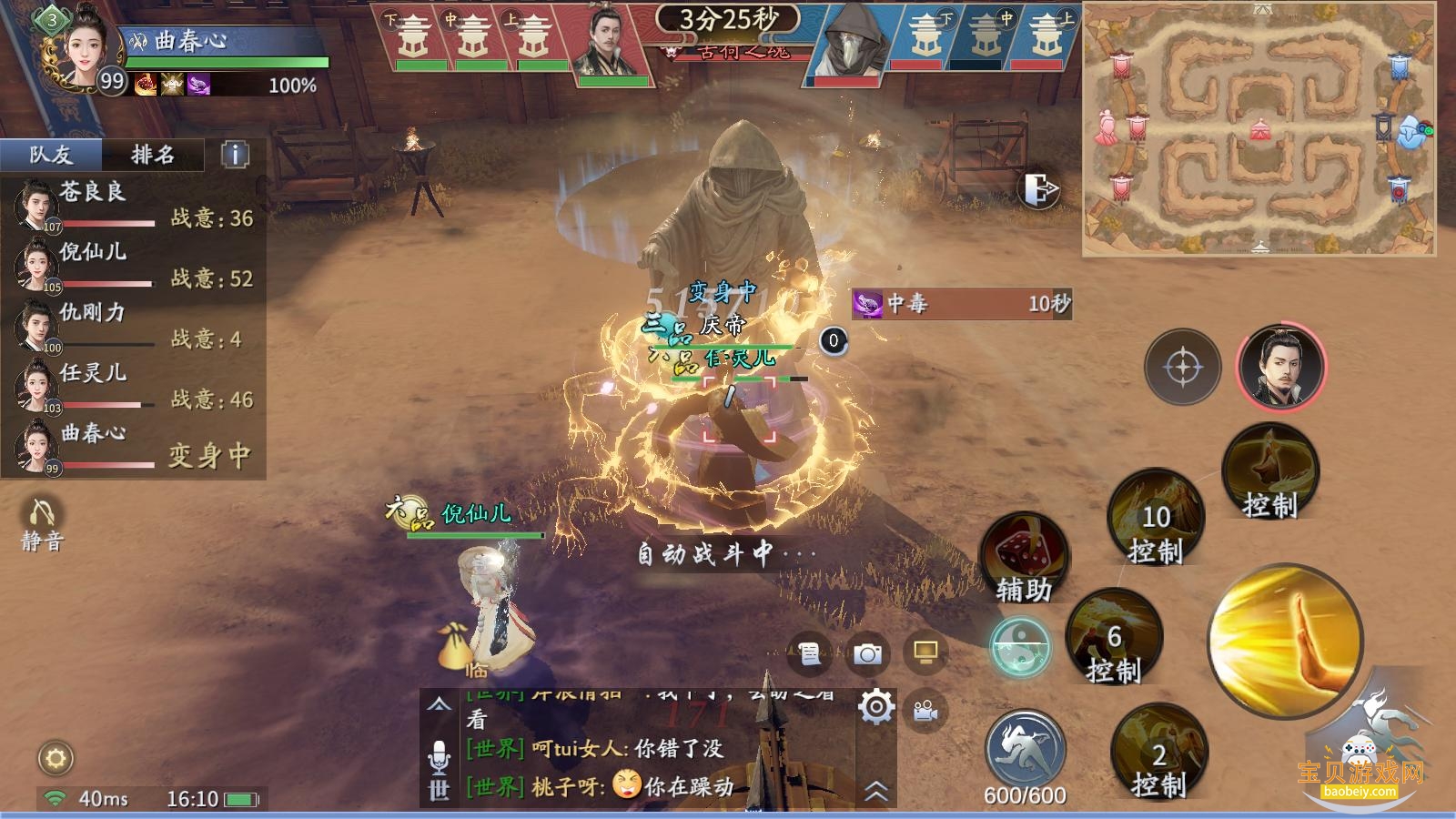Viewport: 1456px width, 819px height.
Task: Toggle the 静音 mute button
Action: coord(42,524)
